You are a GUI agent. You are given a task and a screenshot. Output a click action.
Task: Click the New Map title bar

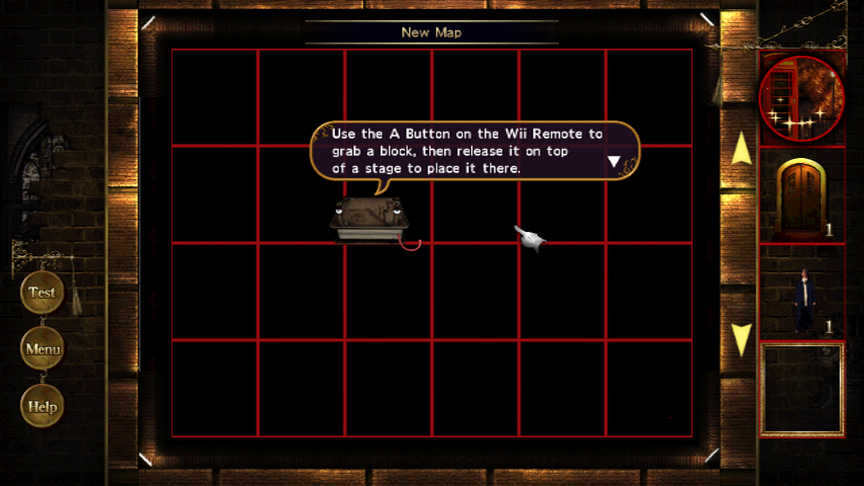(431, 32)
